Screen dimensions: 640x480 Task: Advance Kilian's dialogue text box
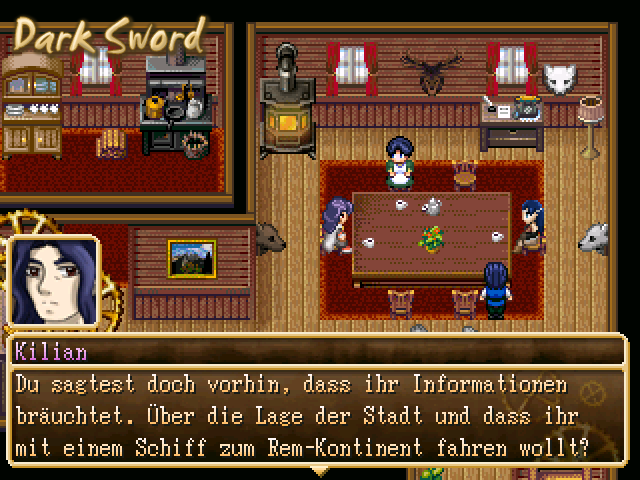point(318,411)
